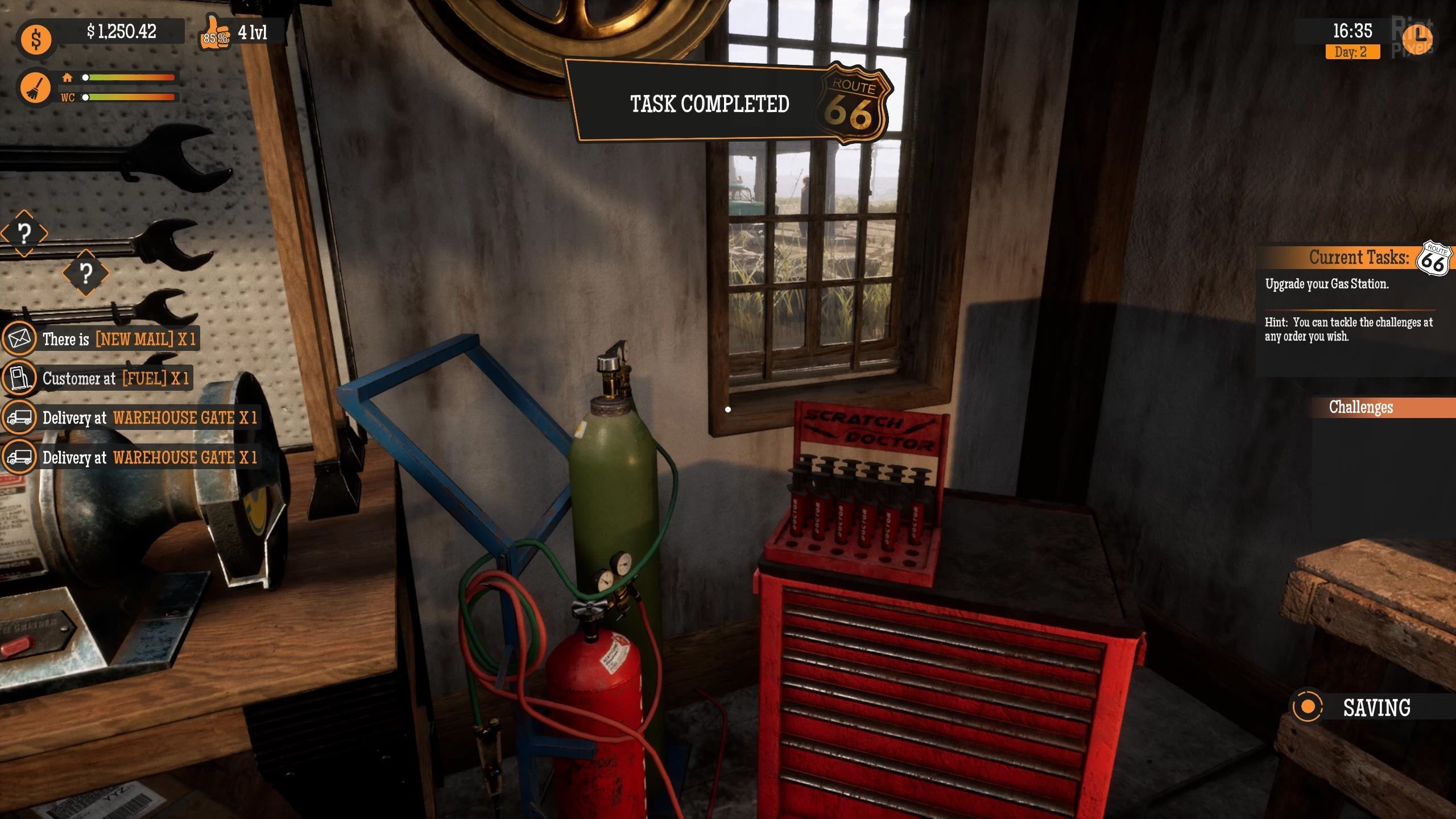1456x819 pixels.
Task: Select the first delivery truck icon
Action: point(20,418)
